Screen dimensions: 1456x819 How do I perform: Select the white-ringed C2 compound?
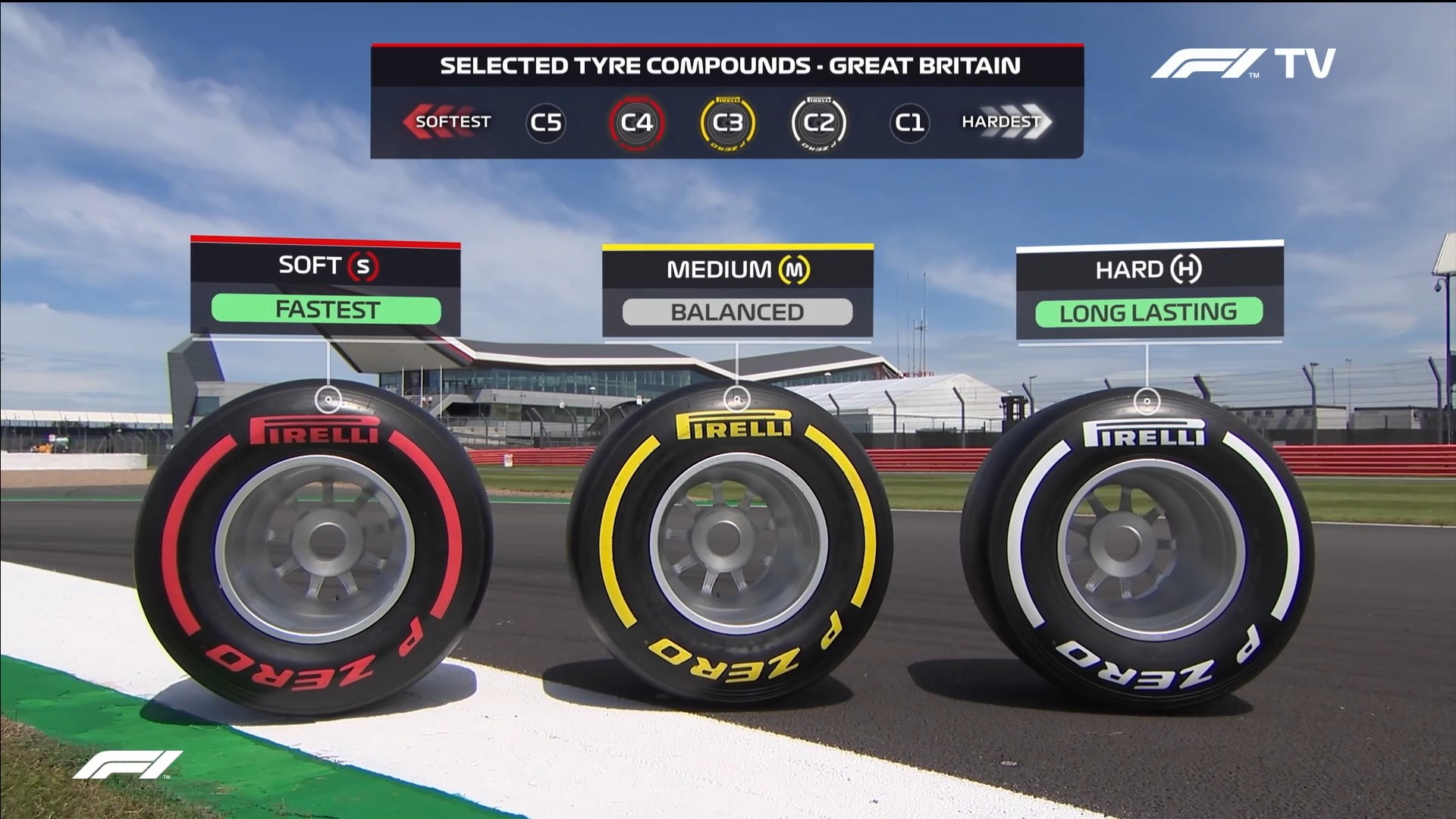818,122
